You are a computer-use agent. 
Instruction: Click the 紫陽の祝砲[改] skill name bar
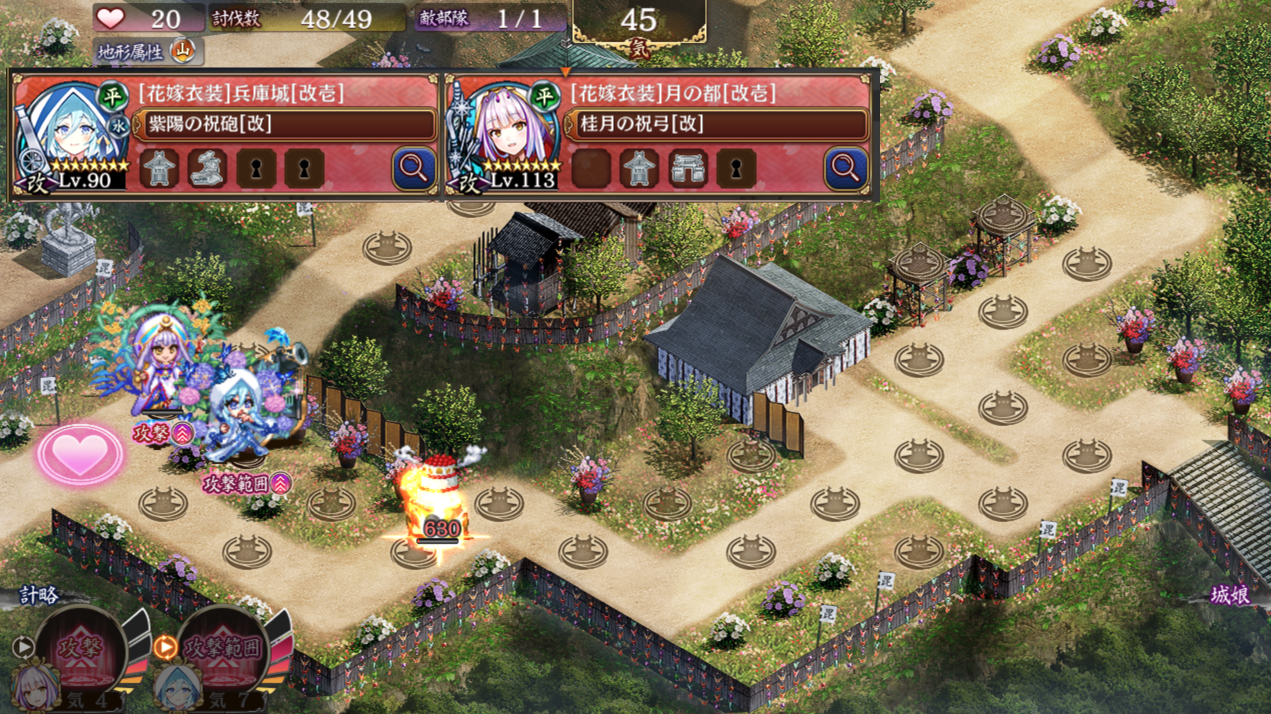click(x=288, y=125)
